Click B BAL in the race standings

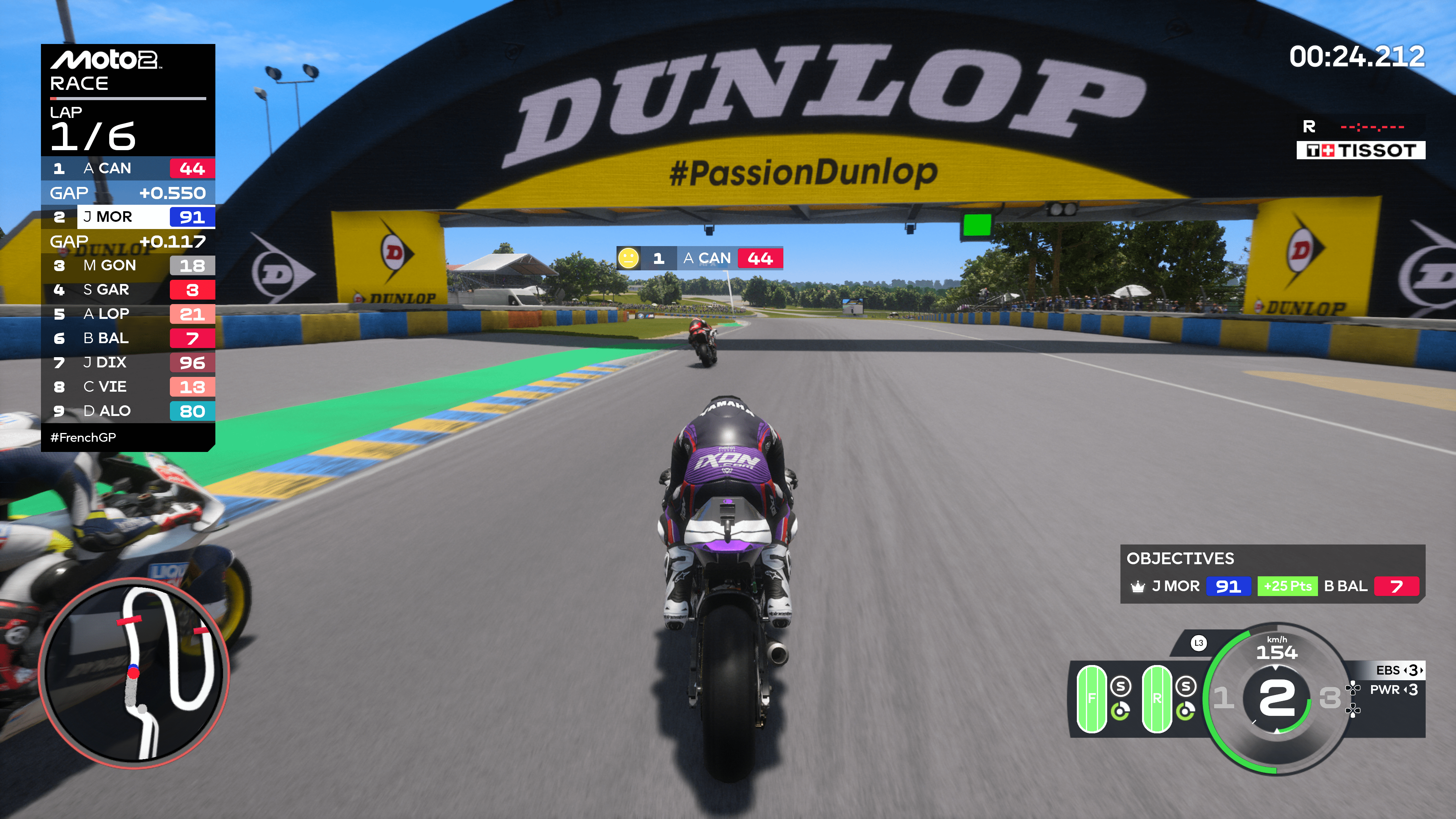[128, 339]
